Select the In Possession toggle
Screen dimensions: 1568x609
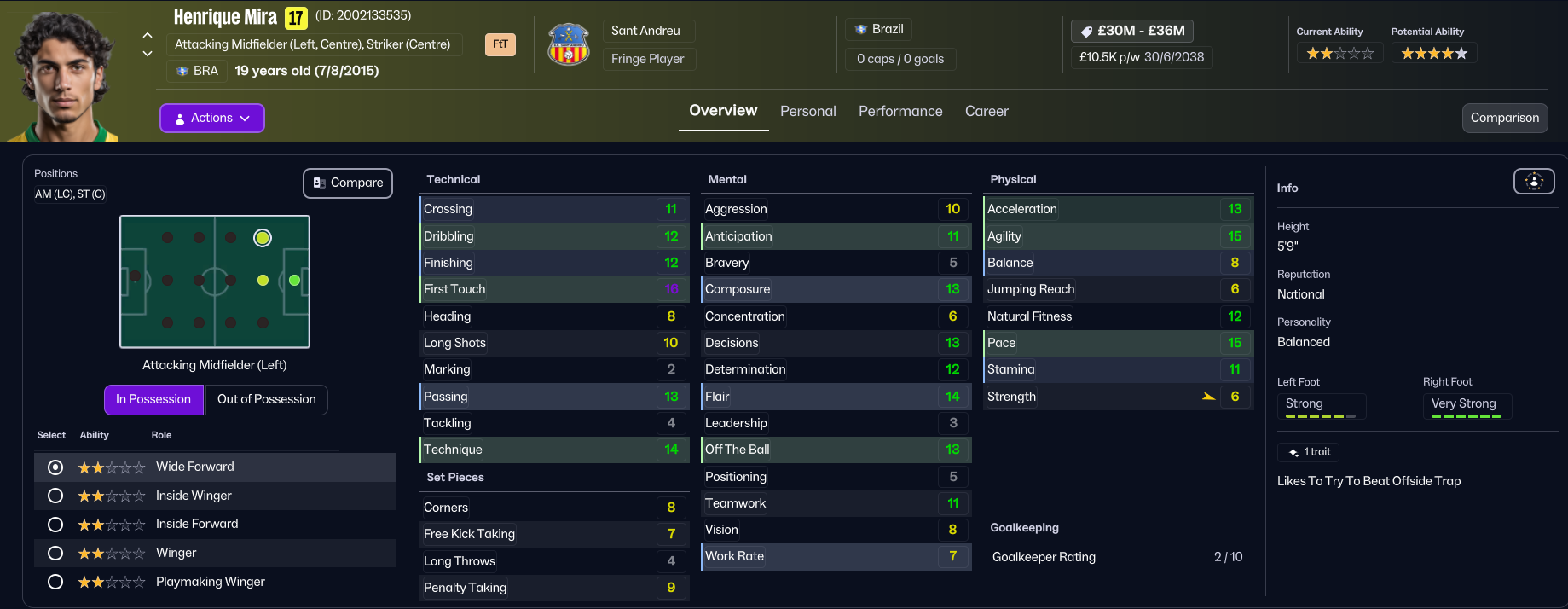pos(153,399)
